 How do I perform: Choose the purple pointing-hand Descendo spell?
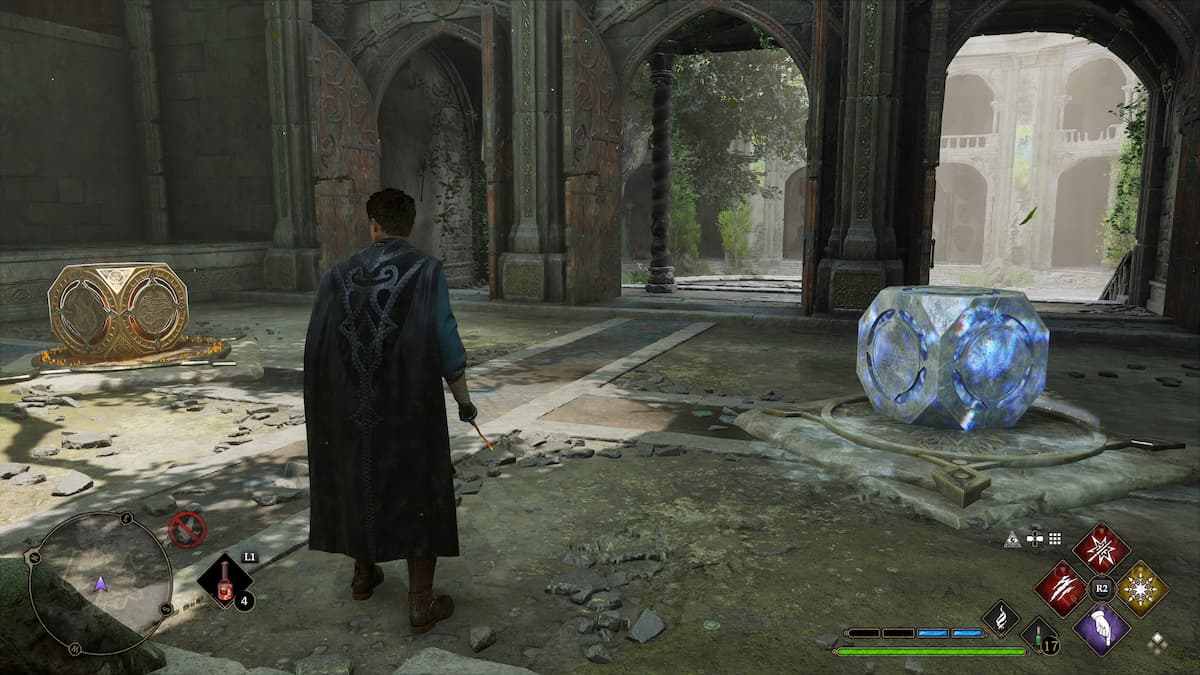1101,629
